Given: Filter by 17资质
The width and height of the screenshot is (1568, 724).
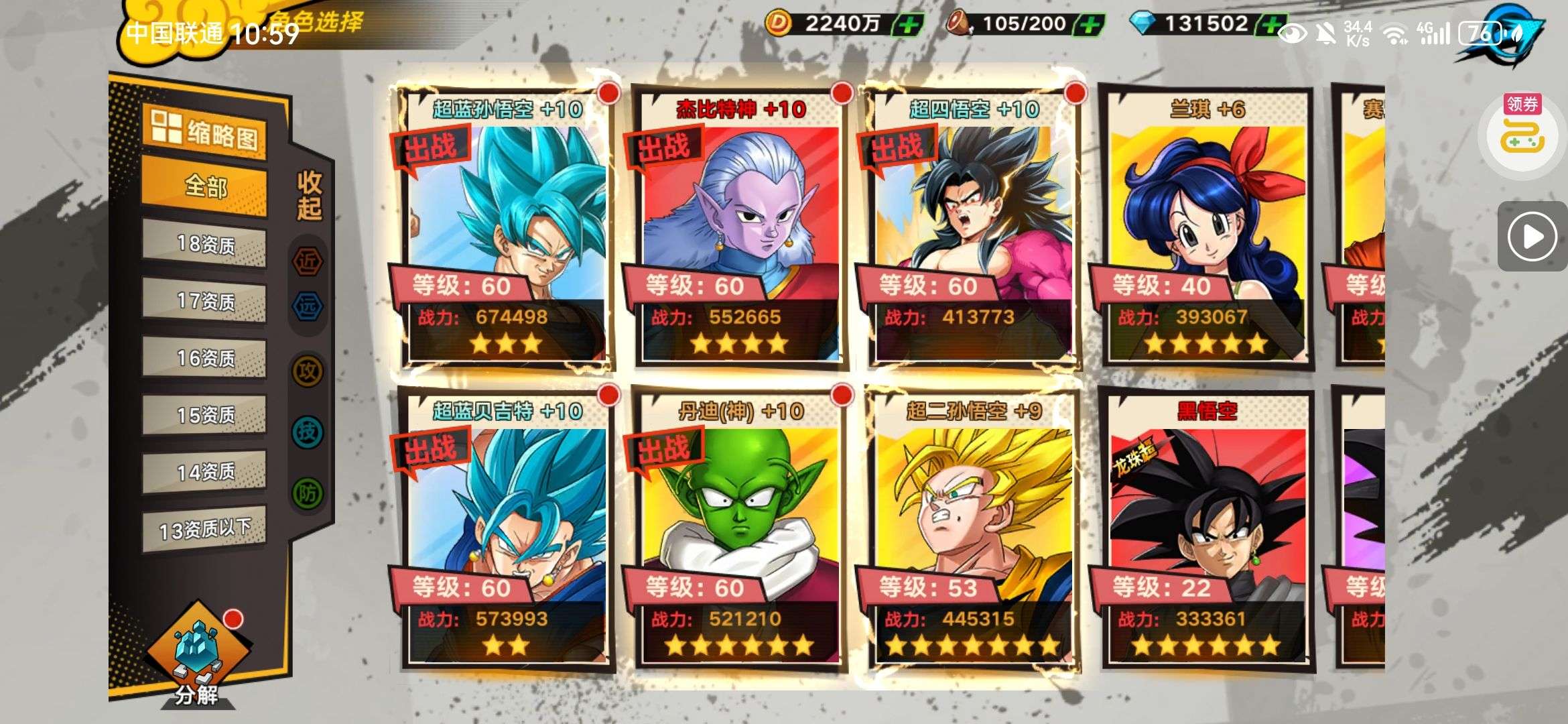Looking at the screenshot, I should 204,301.
